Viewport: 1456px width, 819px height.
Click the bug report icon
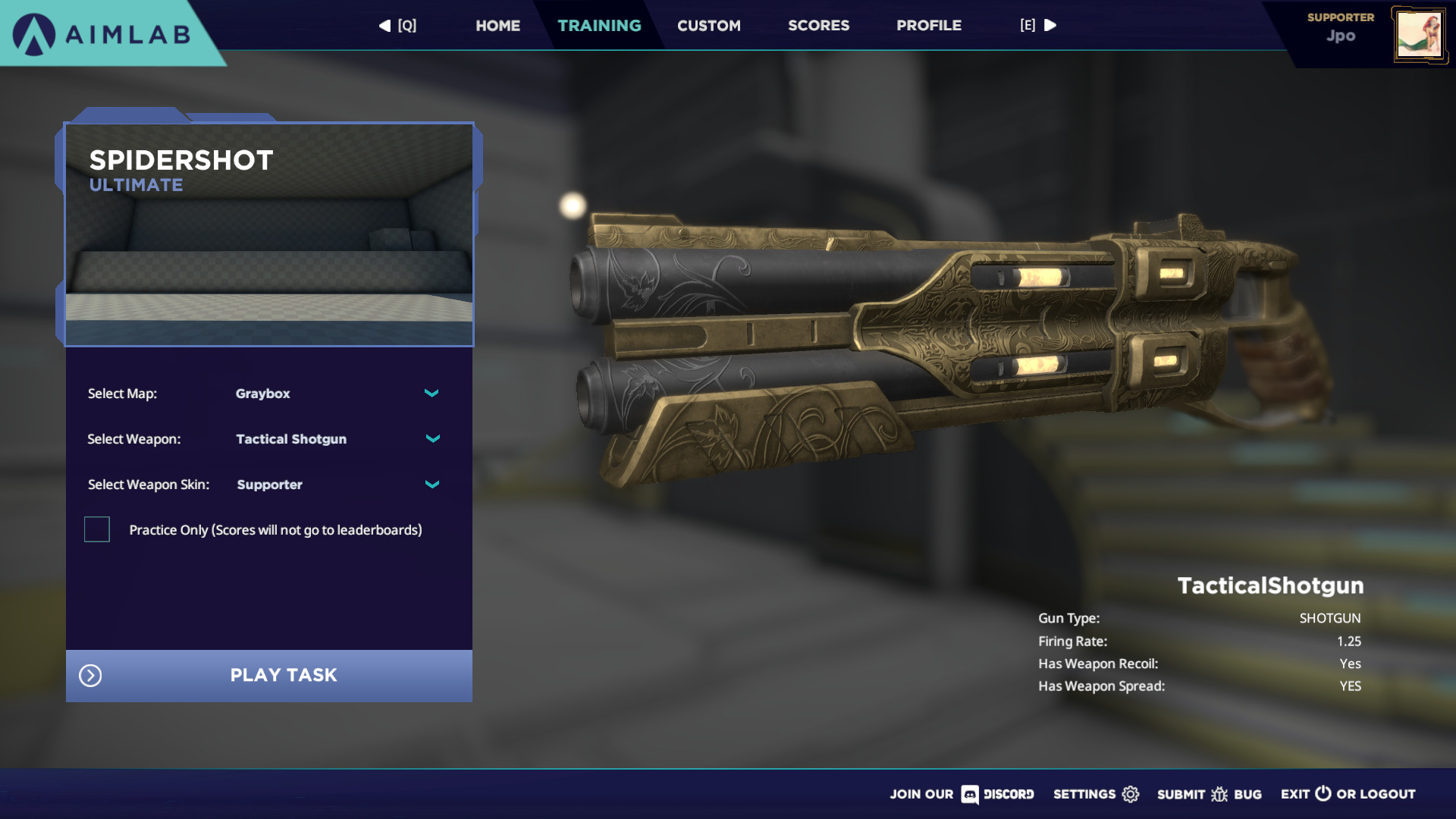(1219, 795)
